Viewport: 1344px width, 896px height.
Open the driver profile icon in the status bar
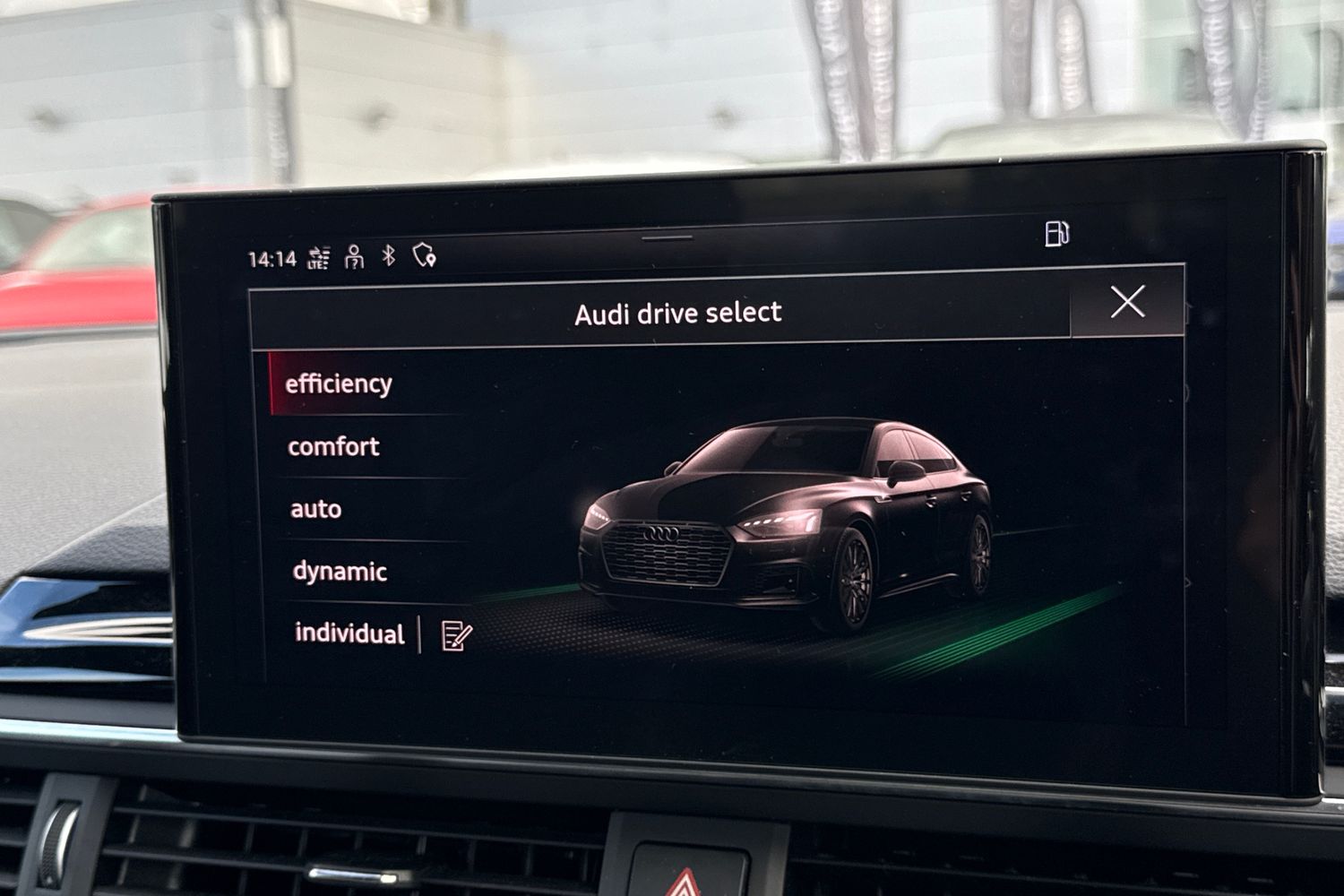[353, 257]
